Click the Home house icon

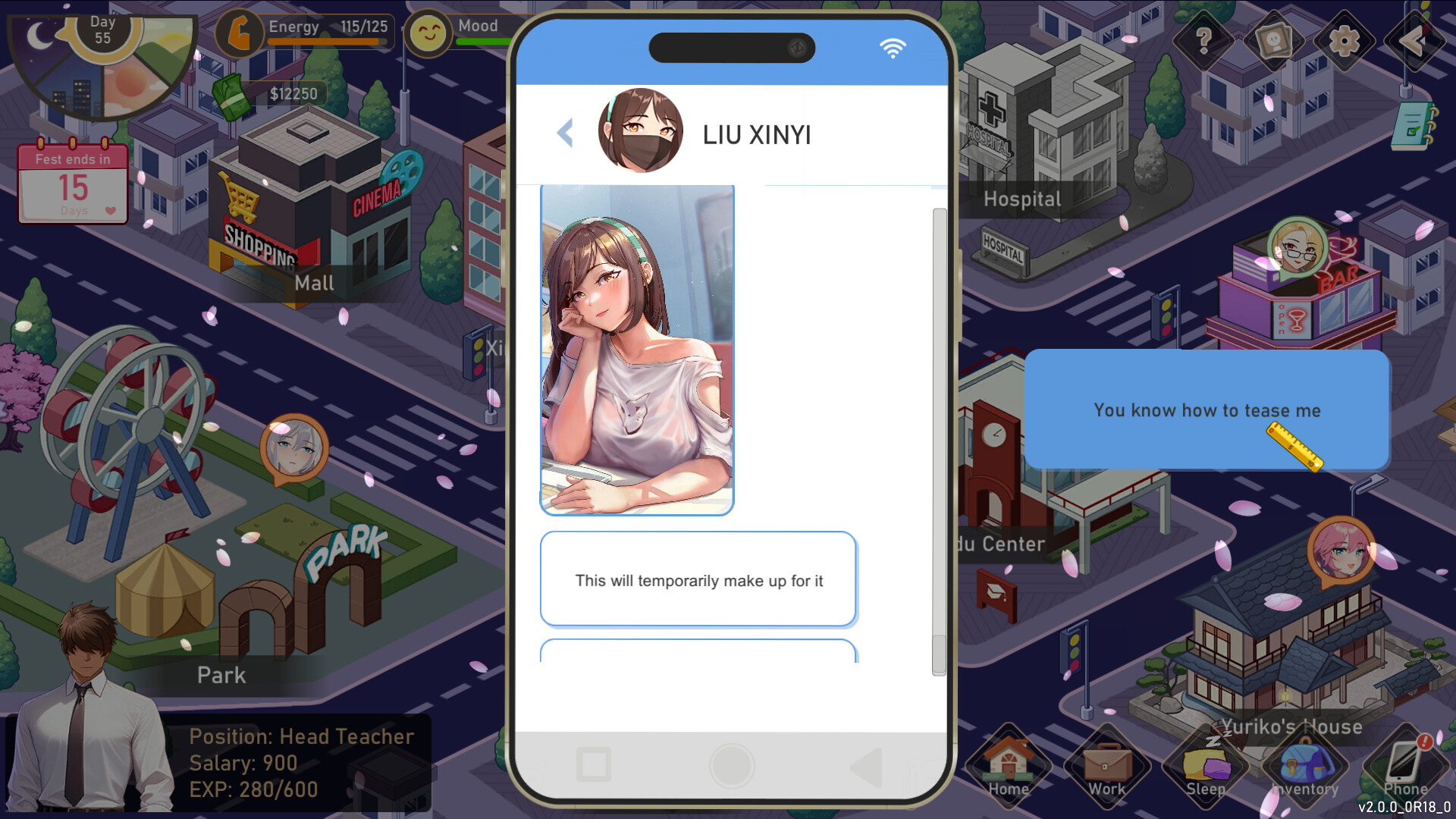click(x=1007, y=766)
